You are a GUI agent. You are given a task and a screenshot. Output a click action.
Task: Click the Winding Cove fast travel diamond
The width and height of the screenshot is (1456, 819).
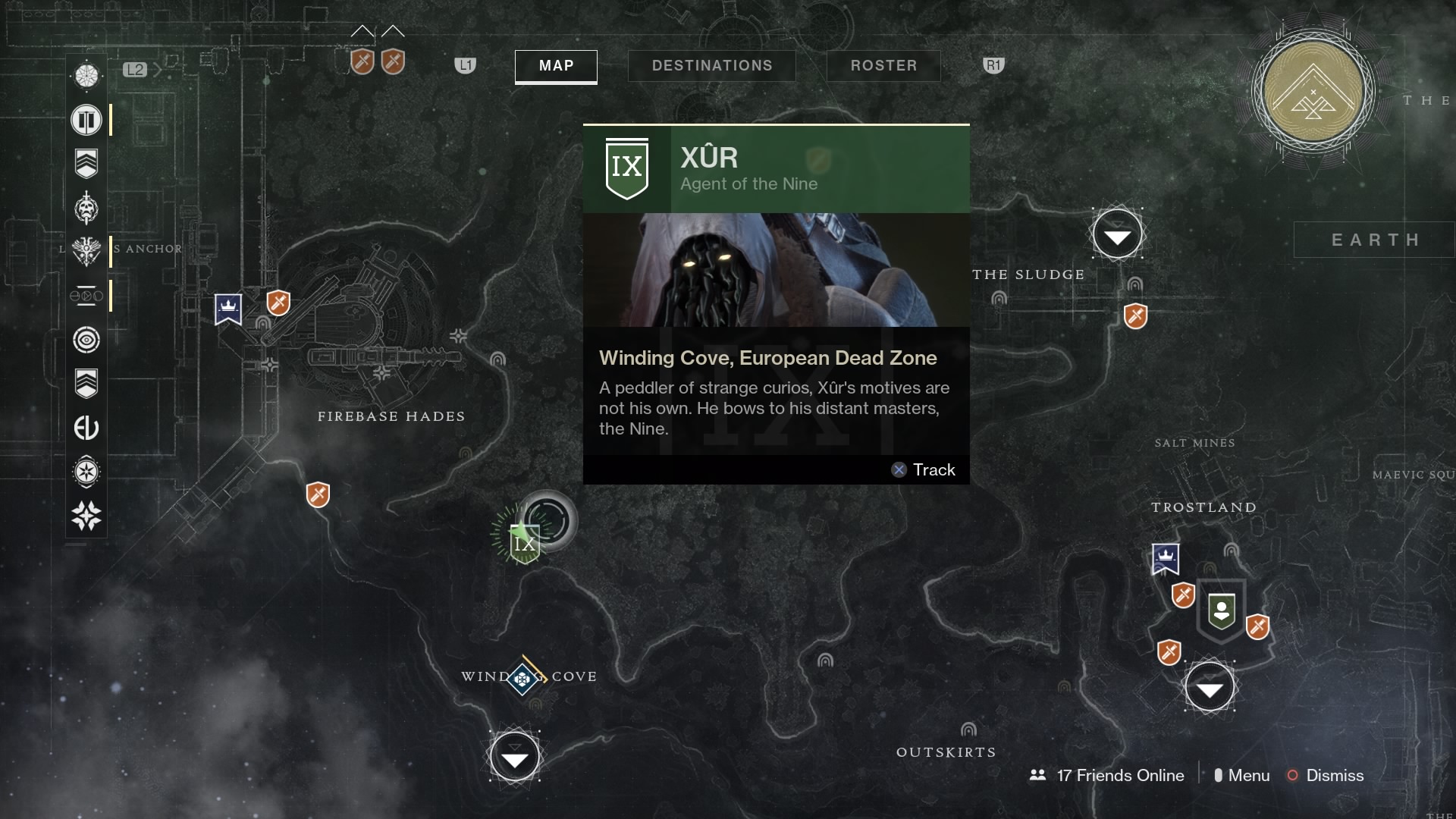point(522,678)
